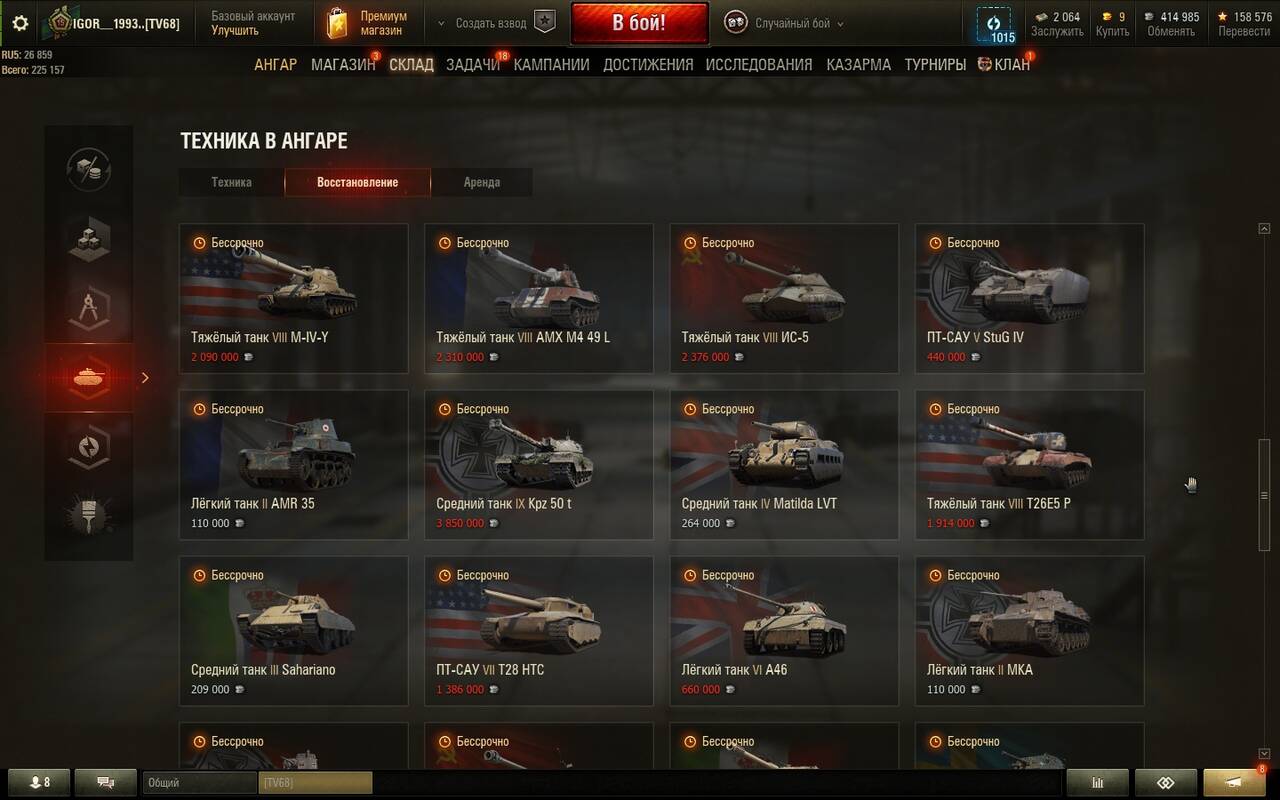Choose the StuG IV tank destroyer card
1280x800 pixels.
1029,298
